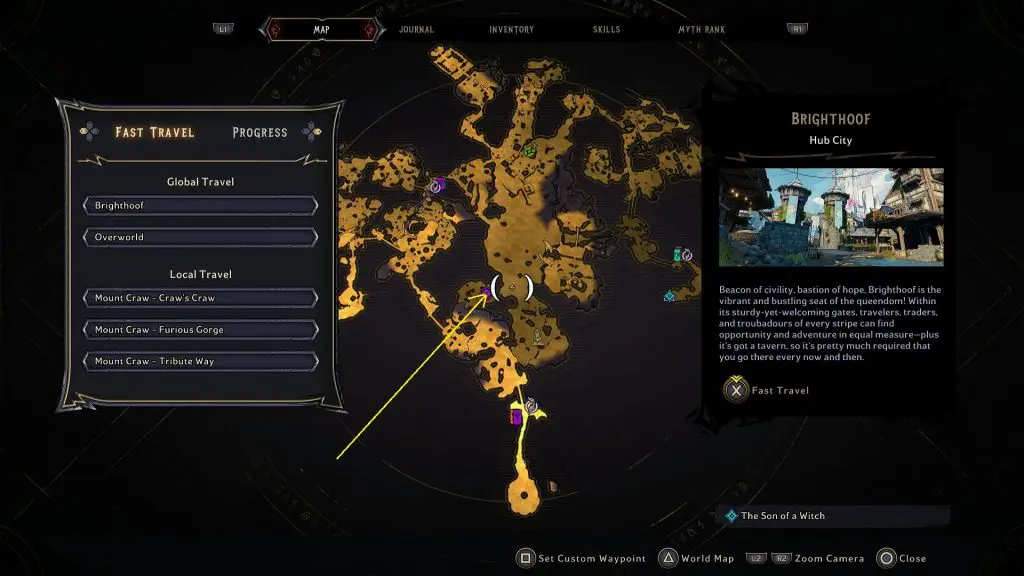
Task: Go to the Skills tab
Action: pos(606,30)
